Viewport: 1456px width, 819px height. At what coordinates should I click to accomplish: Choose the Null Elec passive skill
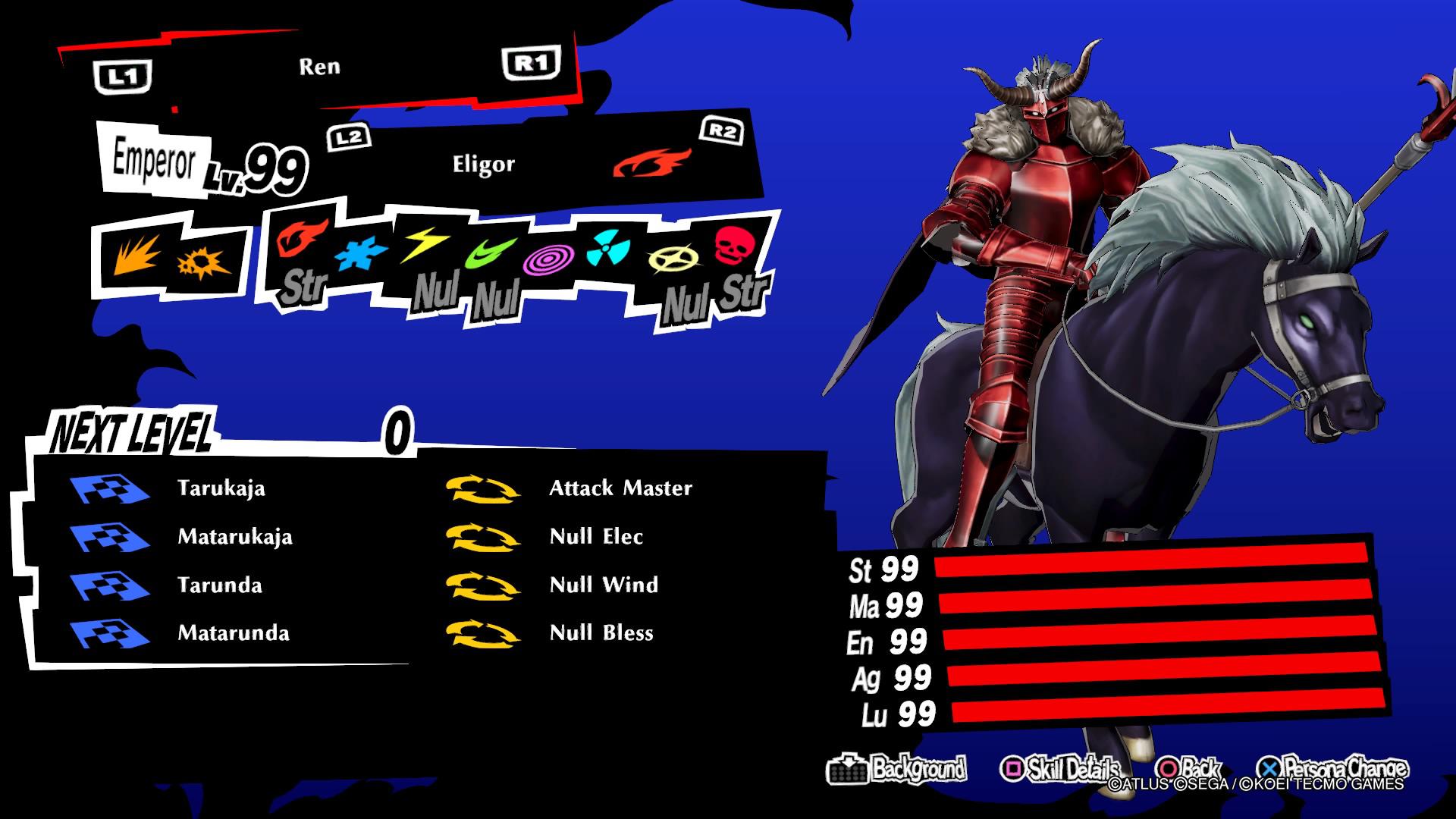pyautogui.click(x=596, y=536)
